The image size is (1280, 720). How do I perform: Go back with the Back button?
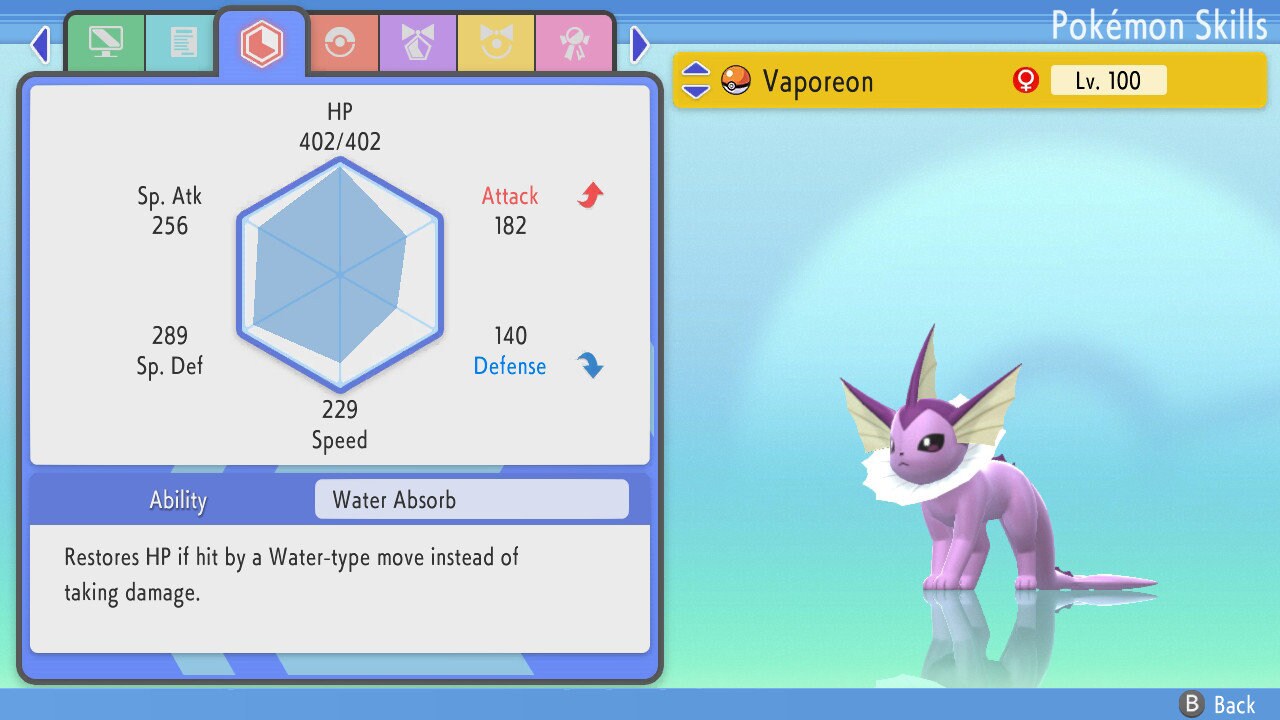pyautogui.click(x=1218, y=704)
